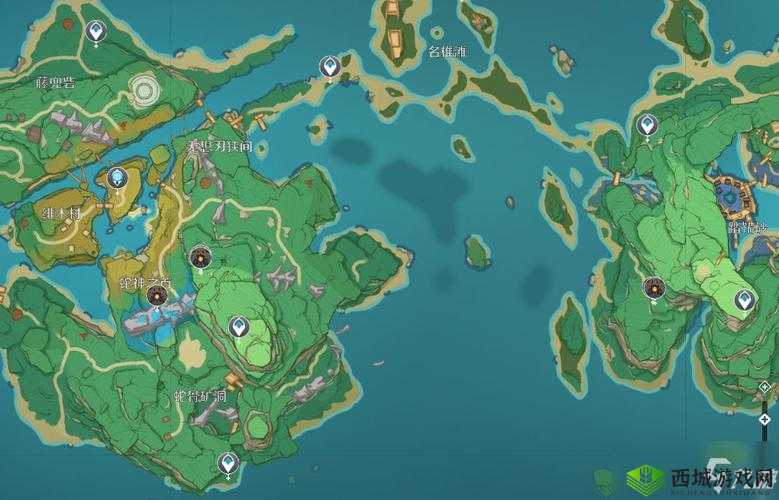Viewport: 779px width, 500px height.
Task: Open the glowing Statue of the Seven marker
Action: tap(119, 178)
